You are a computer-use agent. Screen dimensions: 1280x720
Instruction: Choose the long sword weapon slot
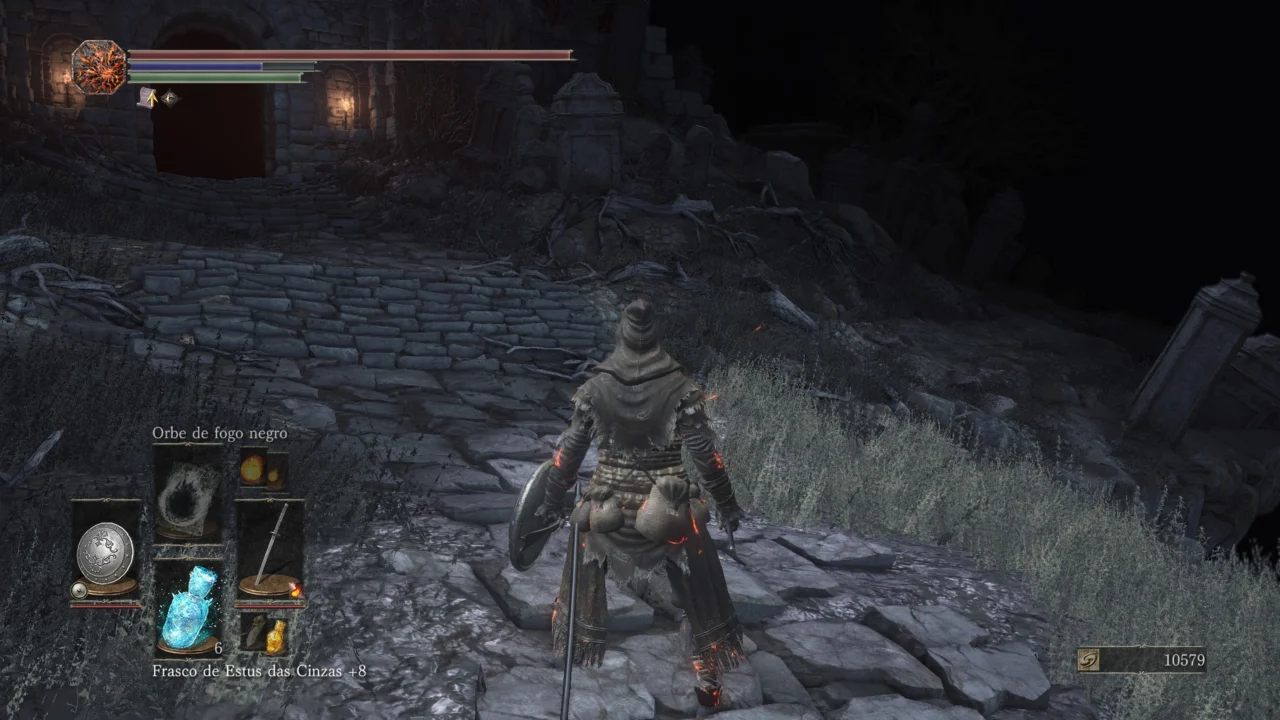[270, 548]
